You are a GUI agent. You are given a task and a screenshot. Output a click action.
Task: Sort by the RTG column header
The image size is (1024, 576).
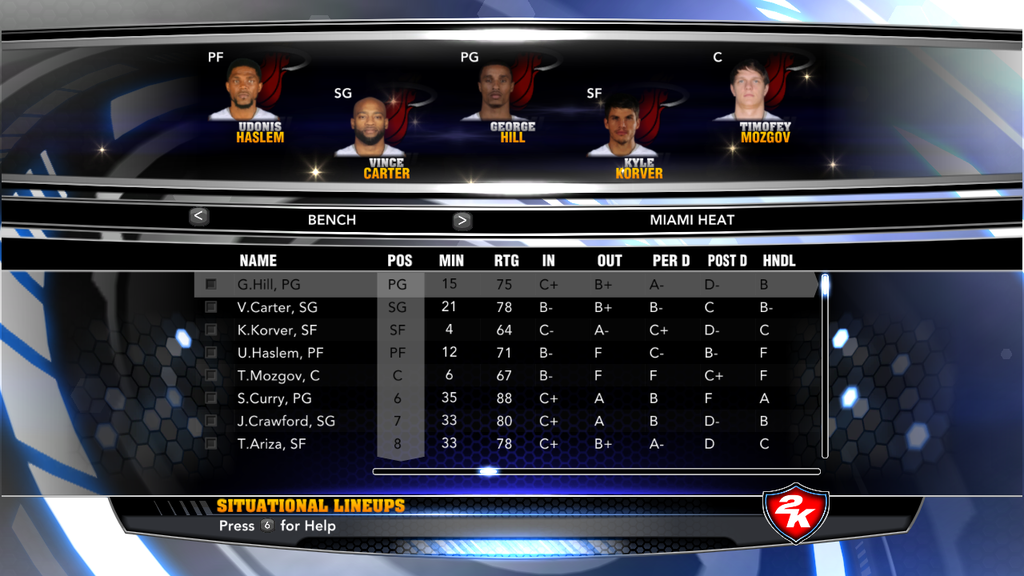(x=505, y=261)
